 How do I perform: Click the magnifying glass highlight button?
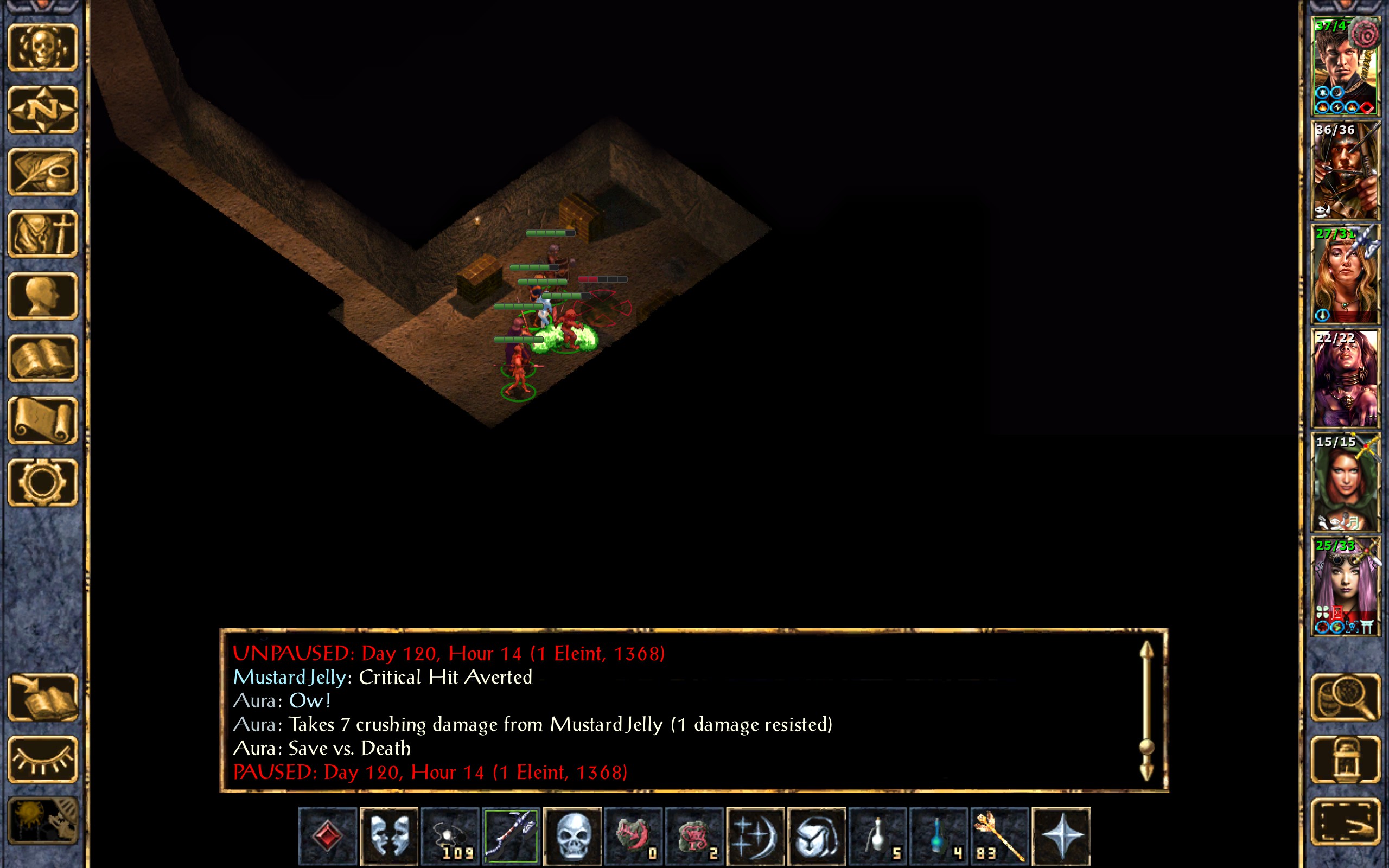pos(1345,697)
